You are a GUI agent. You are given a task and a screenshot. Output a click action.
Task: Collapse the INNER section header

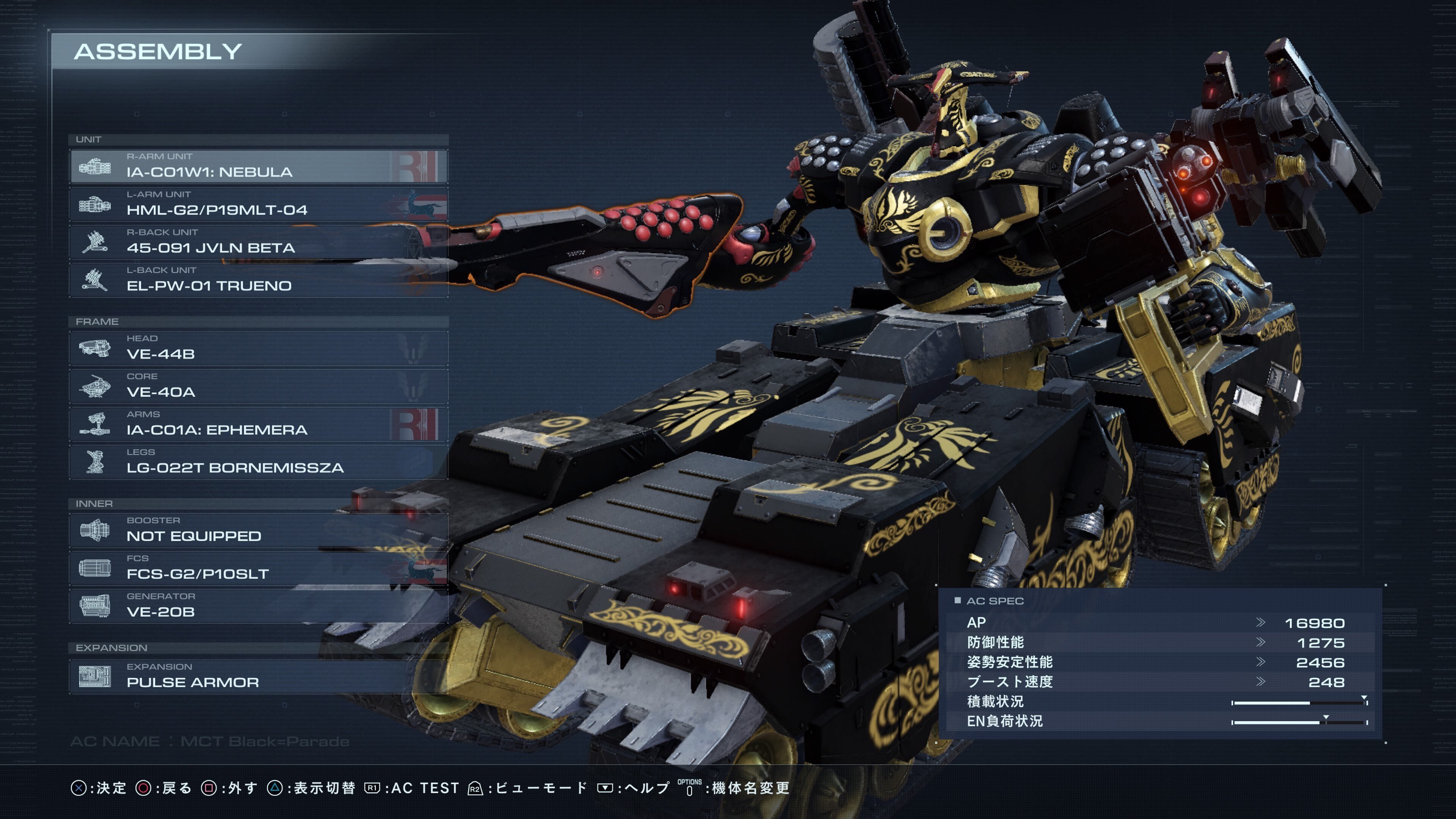(x=94, y=504)
